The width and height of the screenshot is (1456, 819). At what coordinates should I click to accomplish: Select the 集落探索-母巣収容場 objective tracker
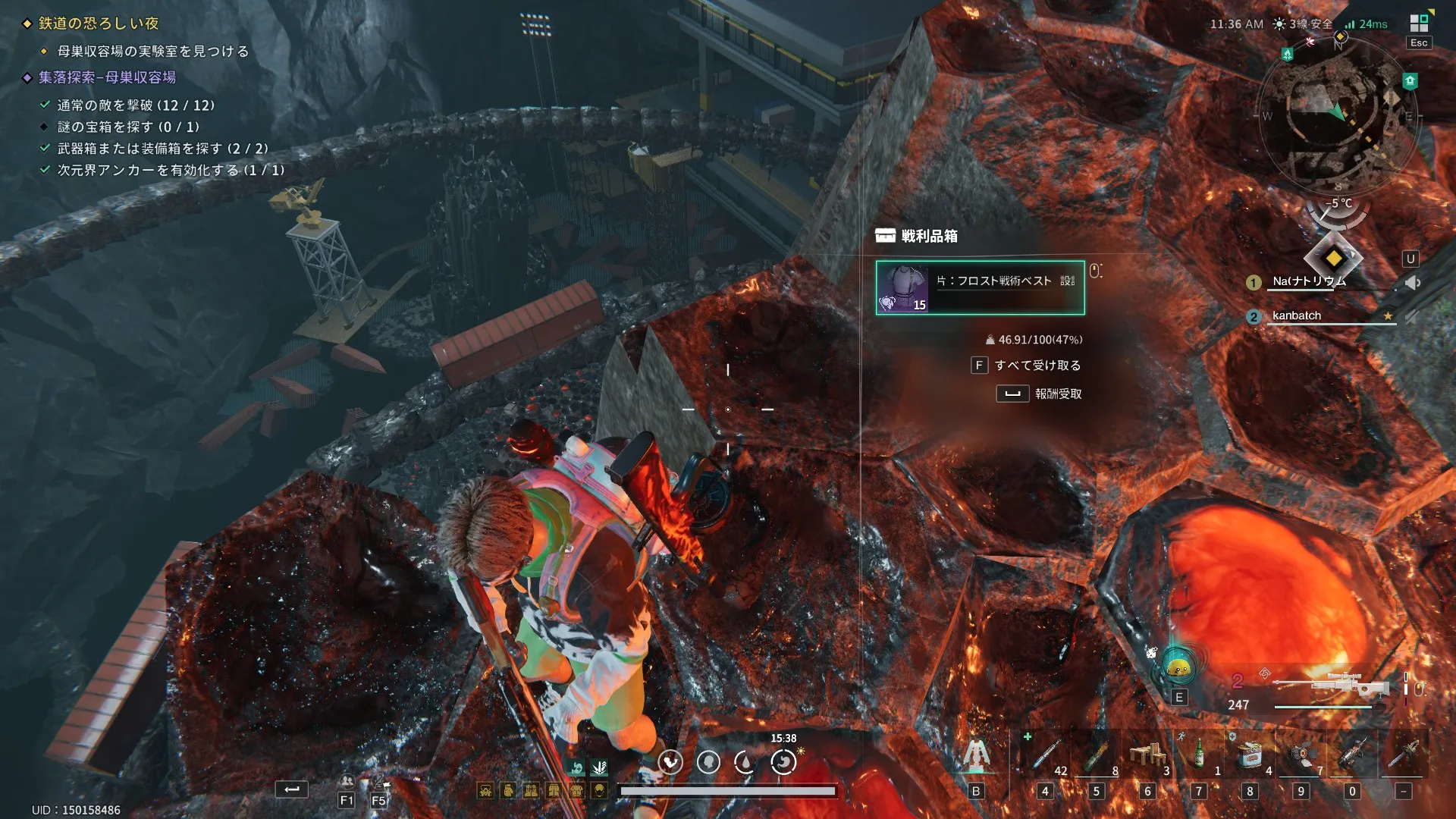coord(107,77)
